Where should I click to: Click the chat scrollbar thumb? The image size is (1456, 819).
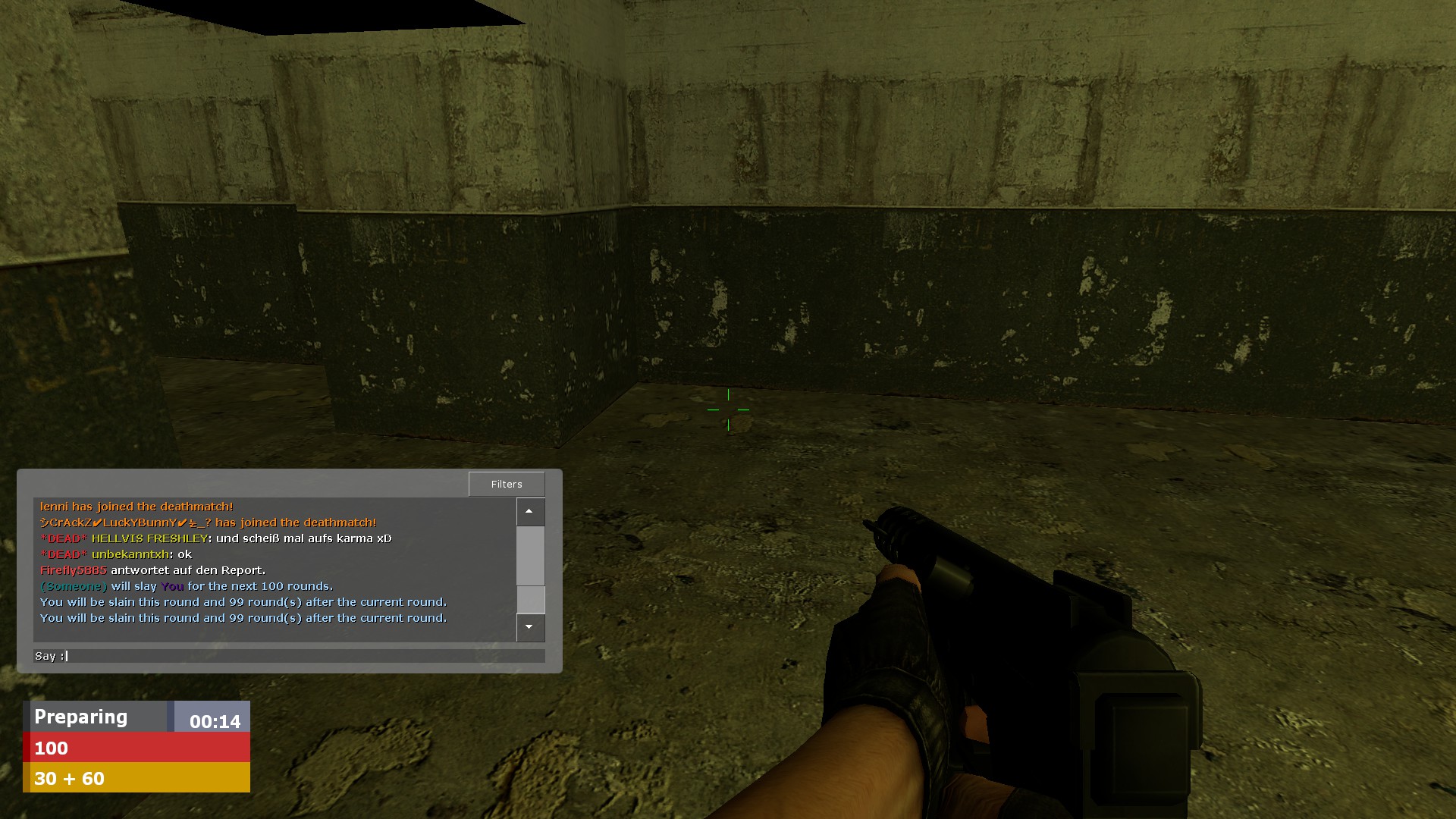coord(530,599)
